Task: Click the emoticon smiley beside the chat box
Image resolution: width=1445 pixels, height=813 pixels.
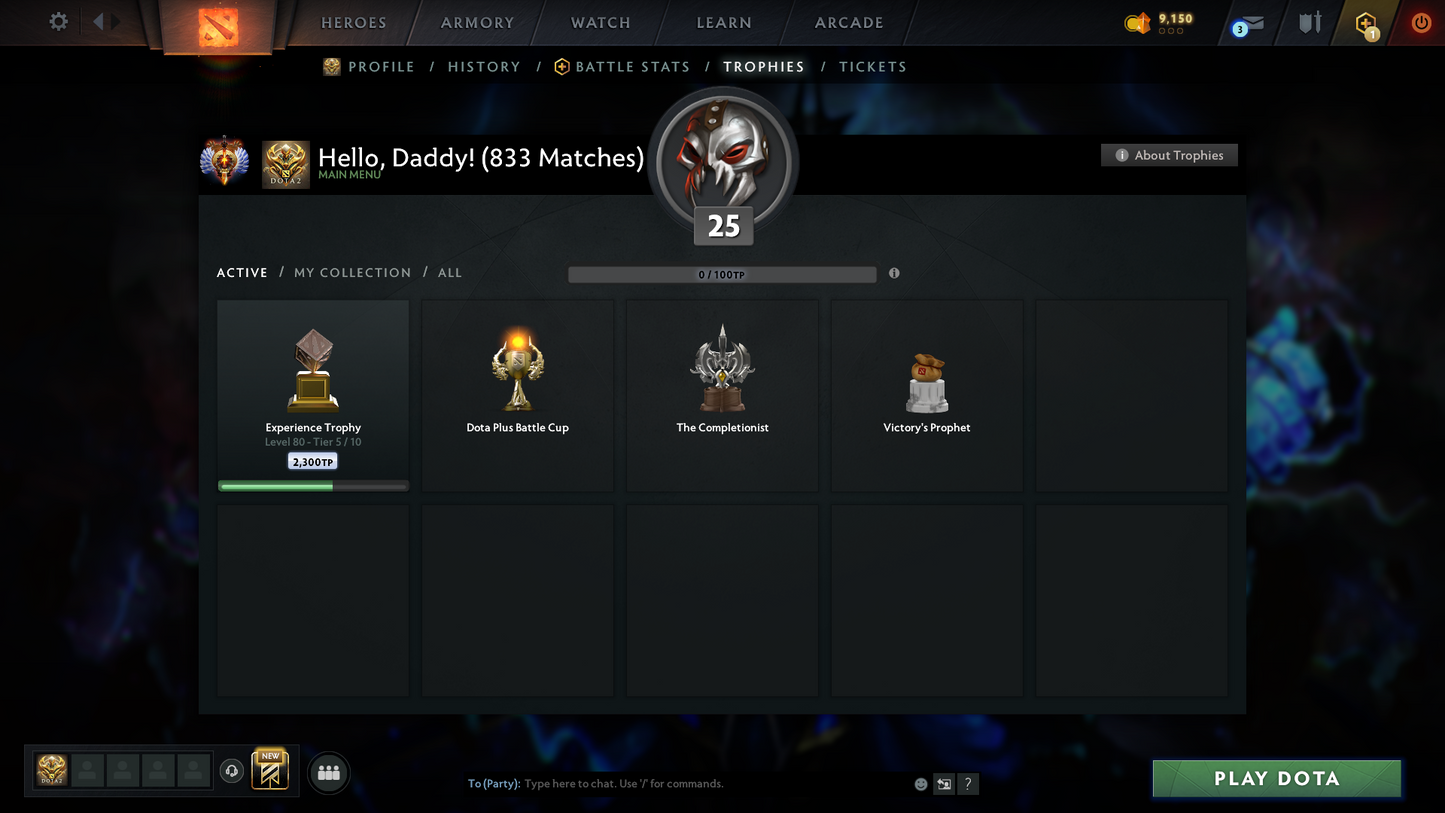Action: pos(920,784)
